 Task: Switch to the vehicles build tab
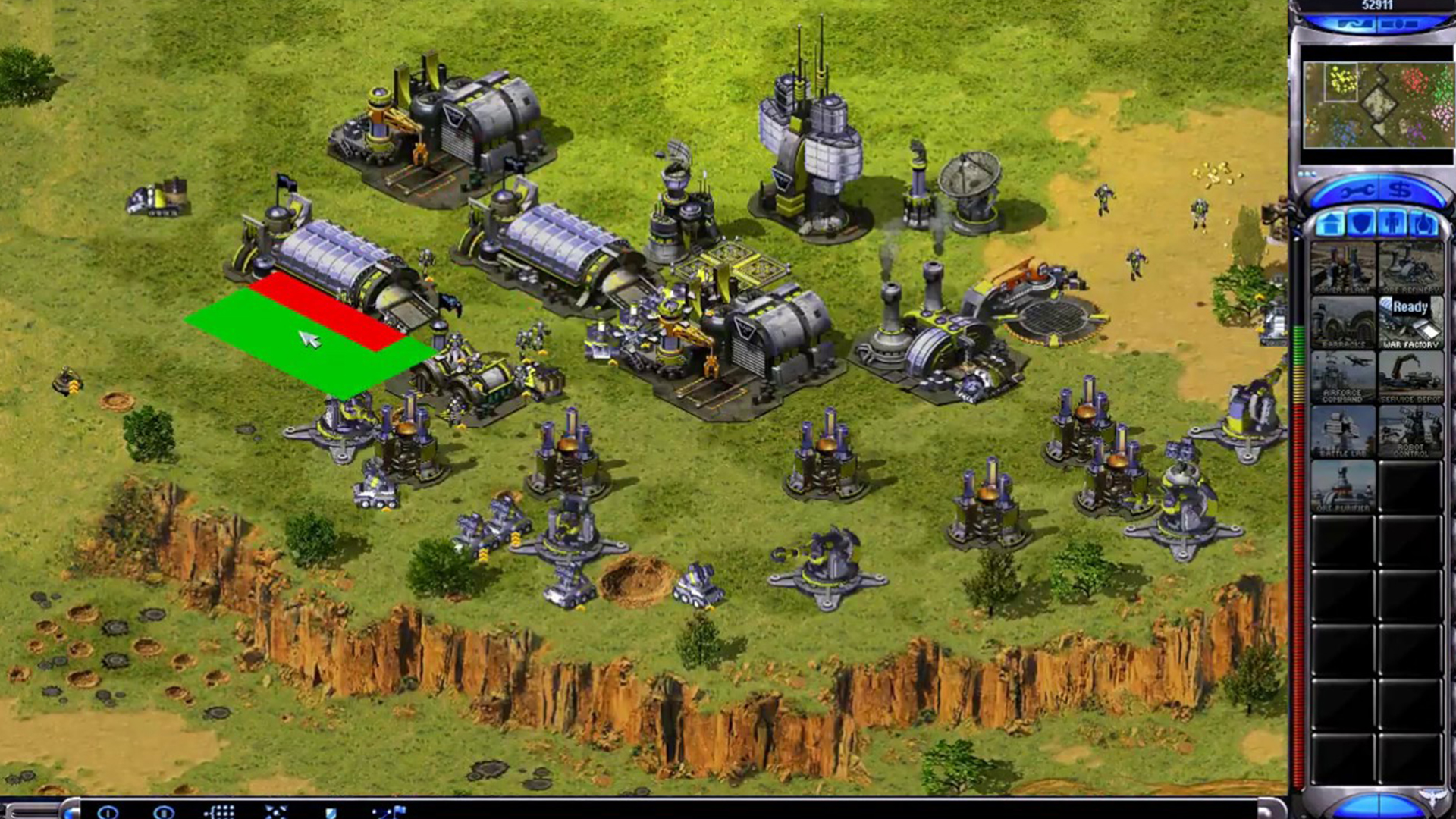[x=1423, y=224]
